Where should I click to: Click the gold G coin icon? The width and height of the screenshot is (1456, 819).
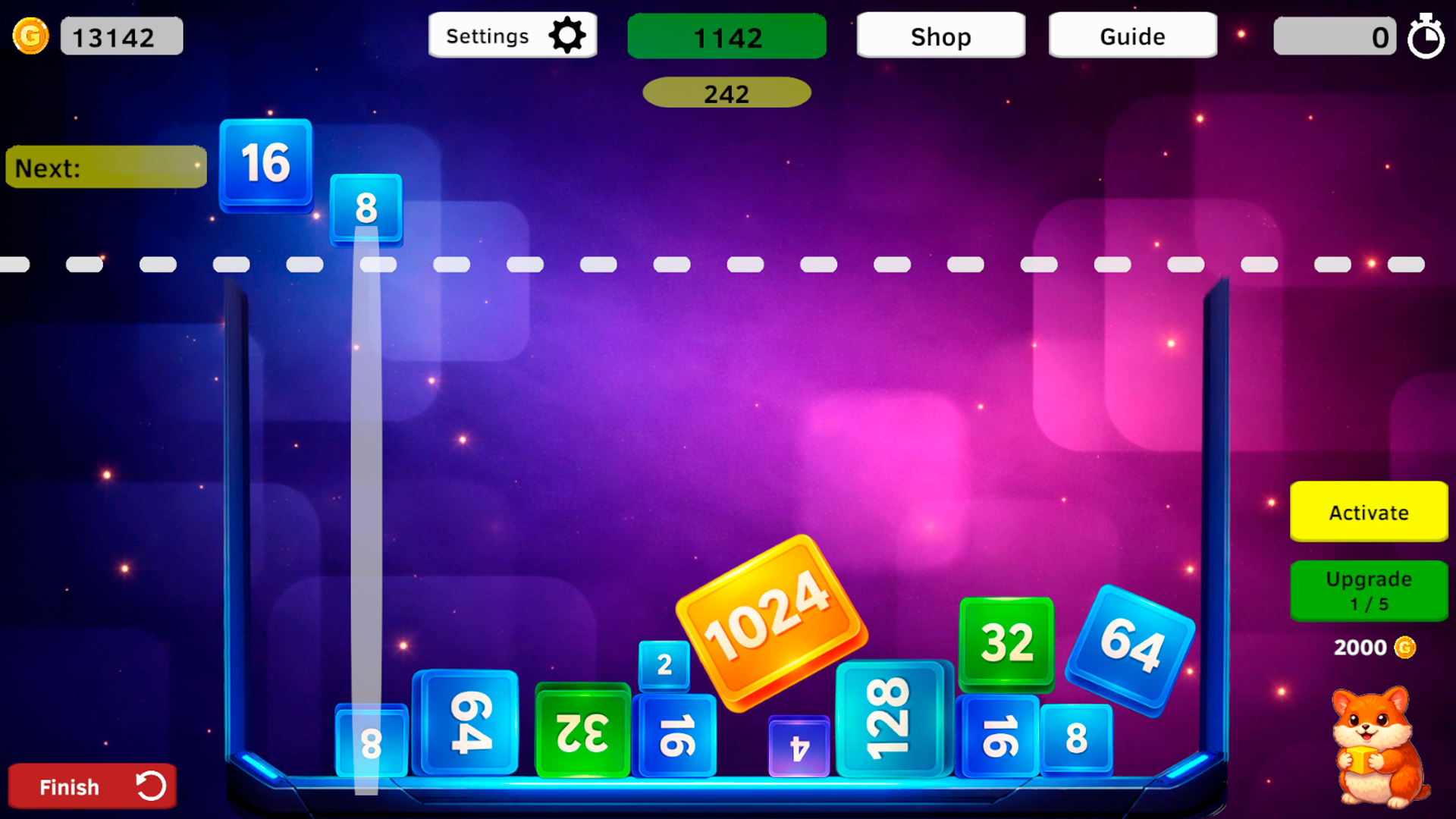coord(30,35)
